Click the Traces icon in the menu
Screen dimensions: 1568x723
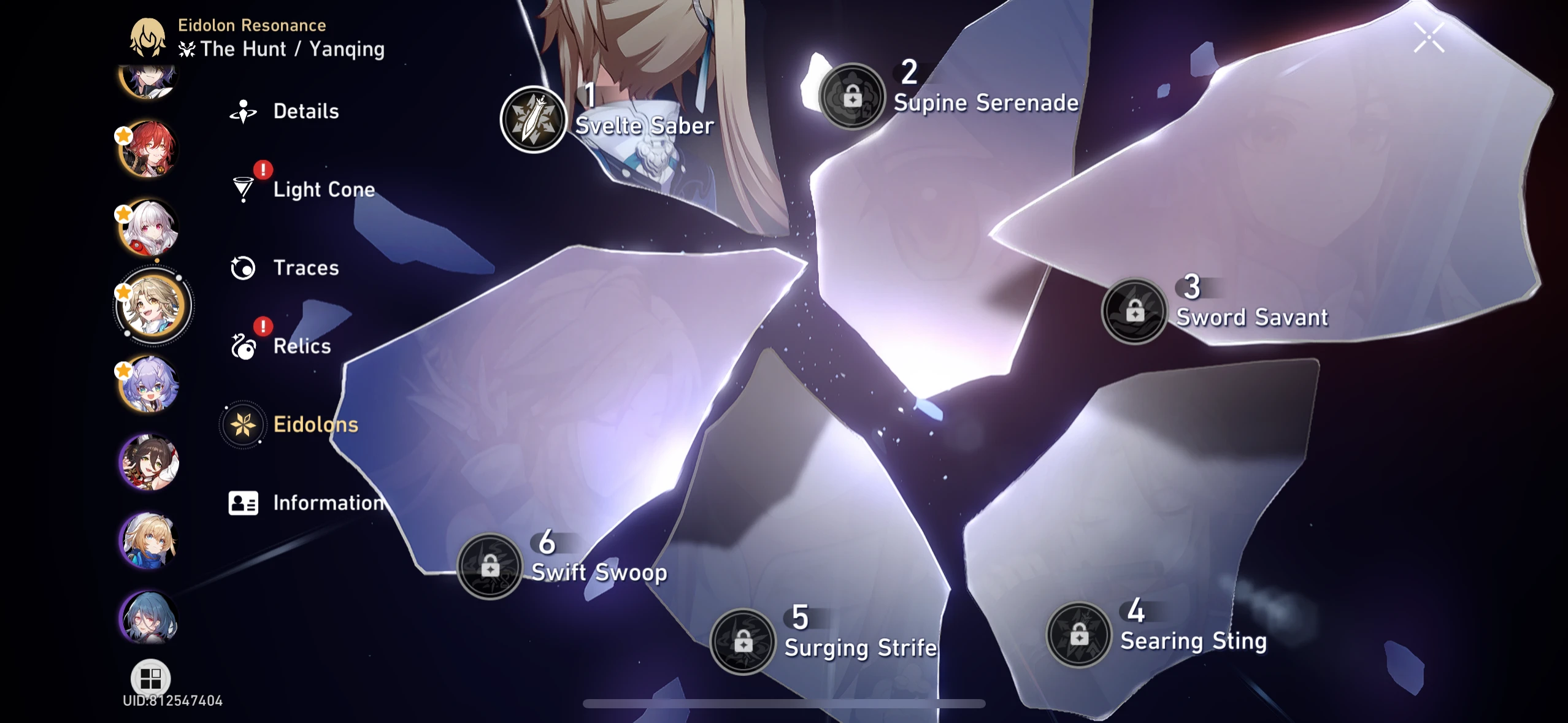coord(244,268)
